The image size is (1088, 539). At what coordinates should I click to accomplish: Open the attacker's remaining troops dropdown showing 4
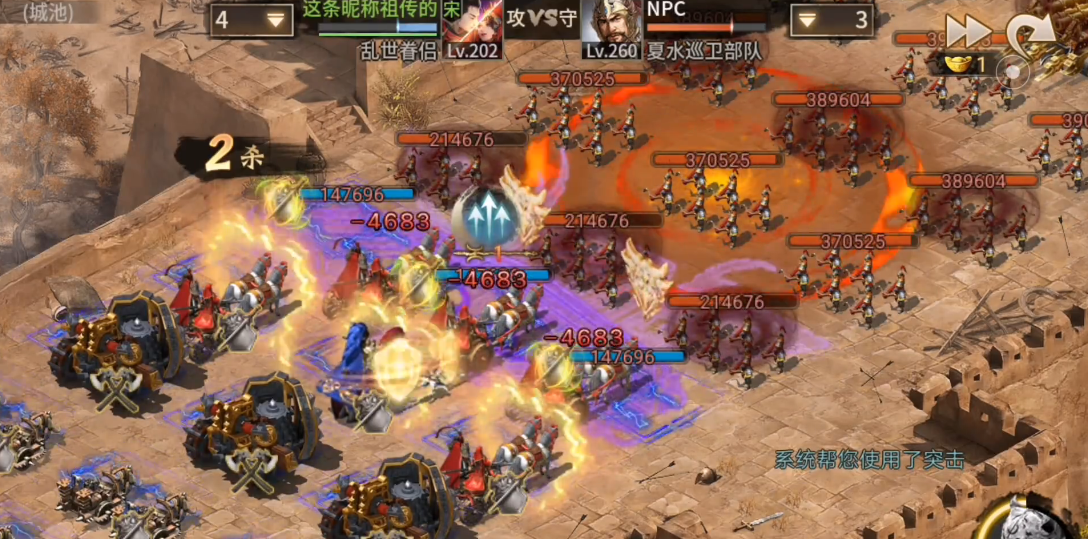(x=251, y=20)
